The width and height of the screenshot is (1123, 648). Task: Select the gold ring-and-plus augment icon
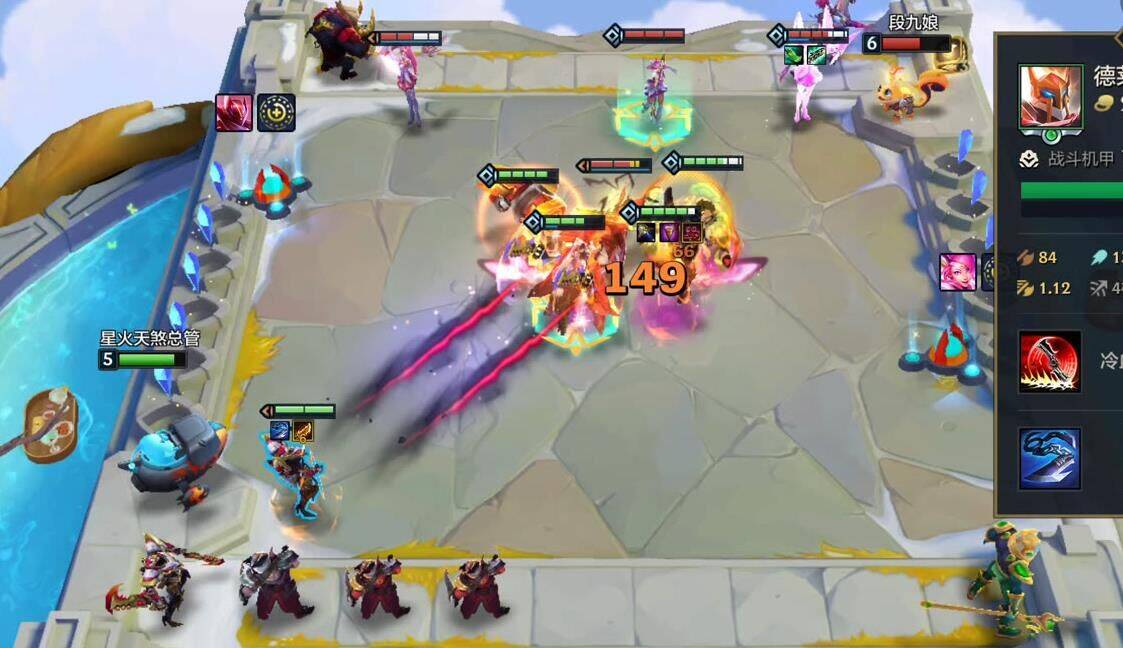pyautogui.click(x=276, y=113)
